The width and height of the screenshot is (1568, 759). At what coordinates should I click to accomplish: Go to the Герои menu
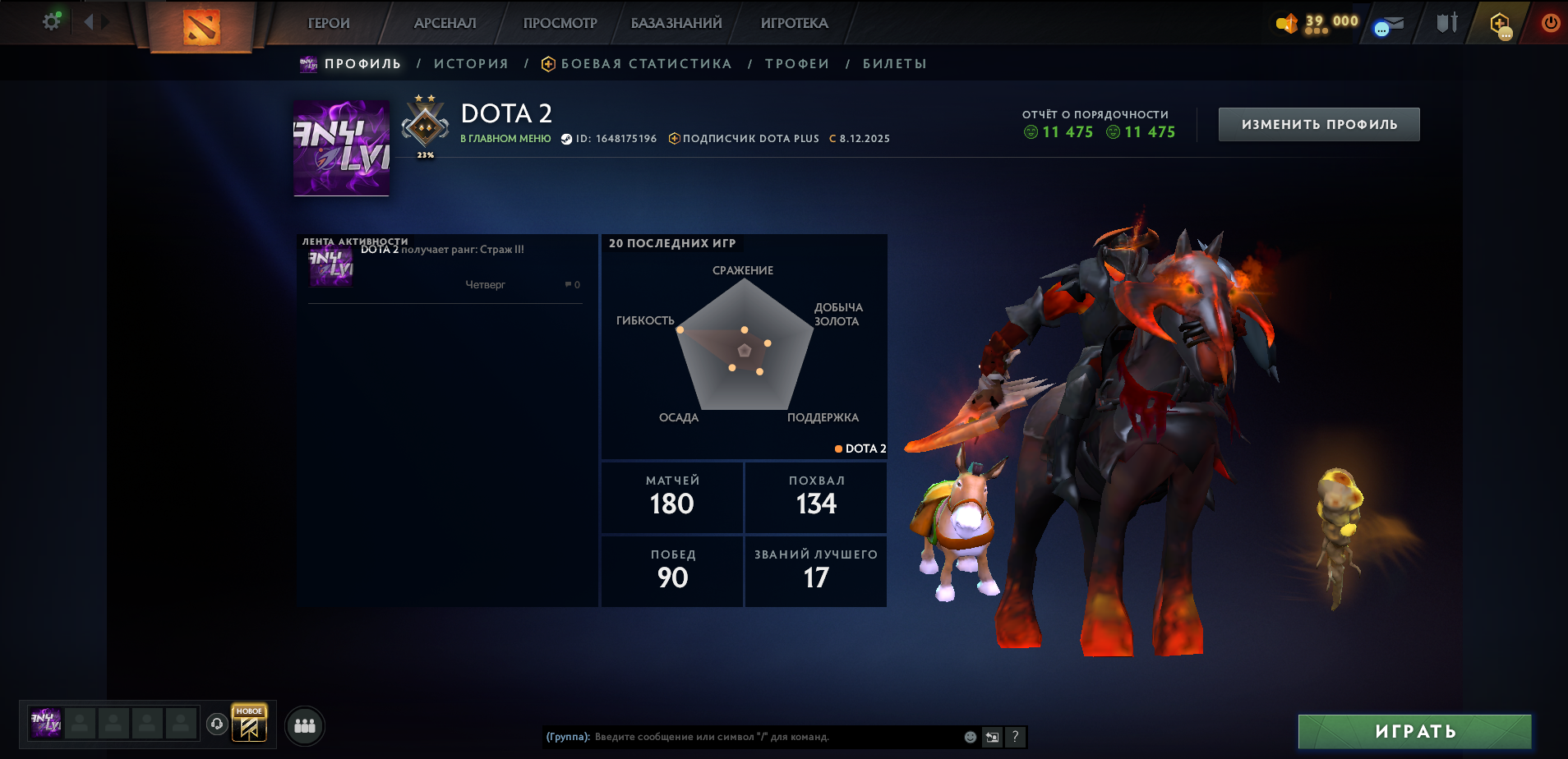tap(329, 23)
